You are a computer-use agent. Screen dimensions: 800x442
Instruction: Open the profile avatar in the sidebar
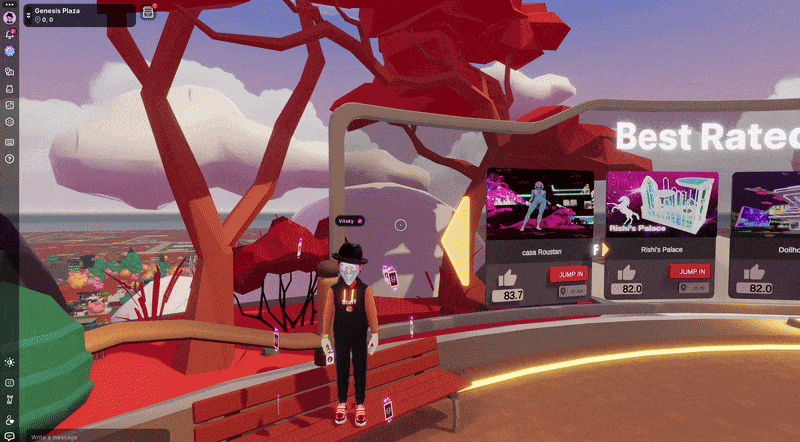(9, 17)
